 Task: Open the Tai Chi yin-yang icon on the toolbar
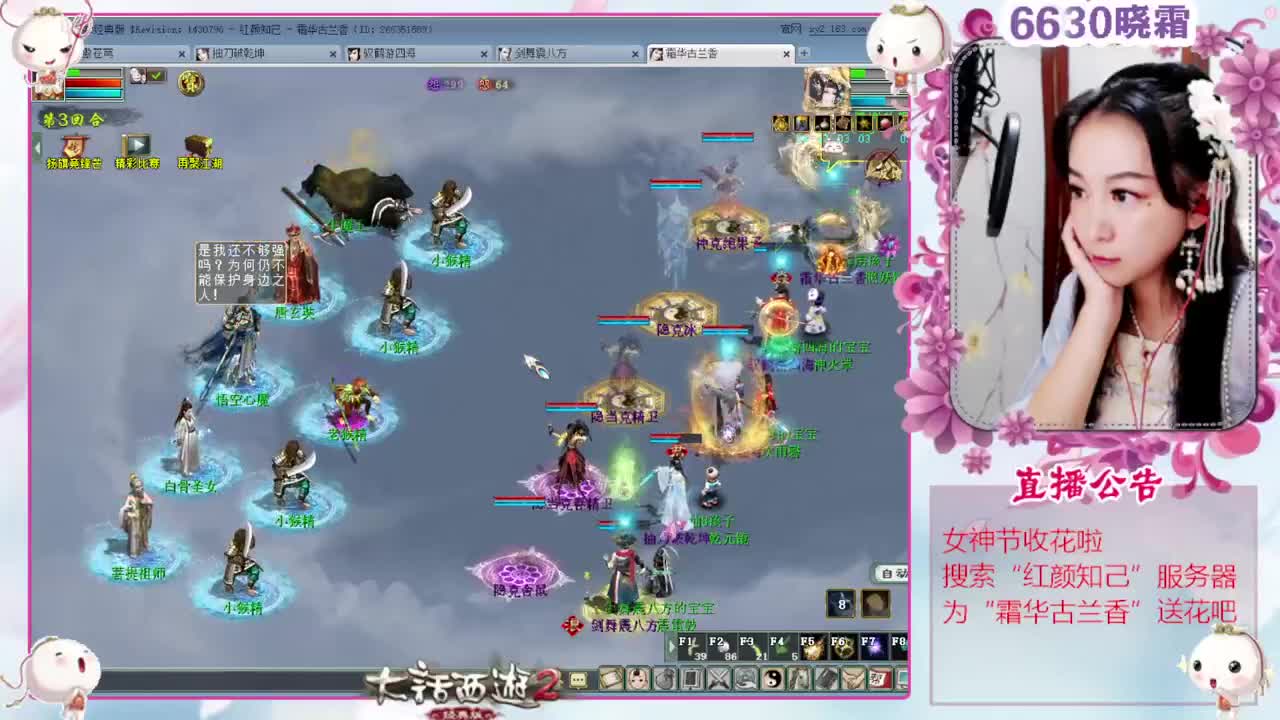(x=774, y=680)
